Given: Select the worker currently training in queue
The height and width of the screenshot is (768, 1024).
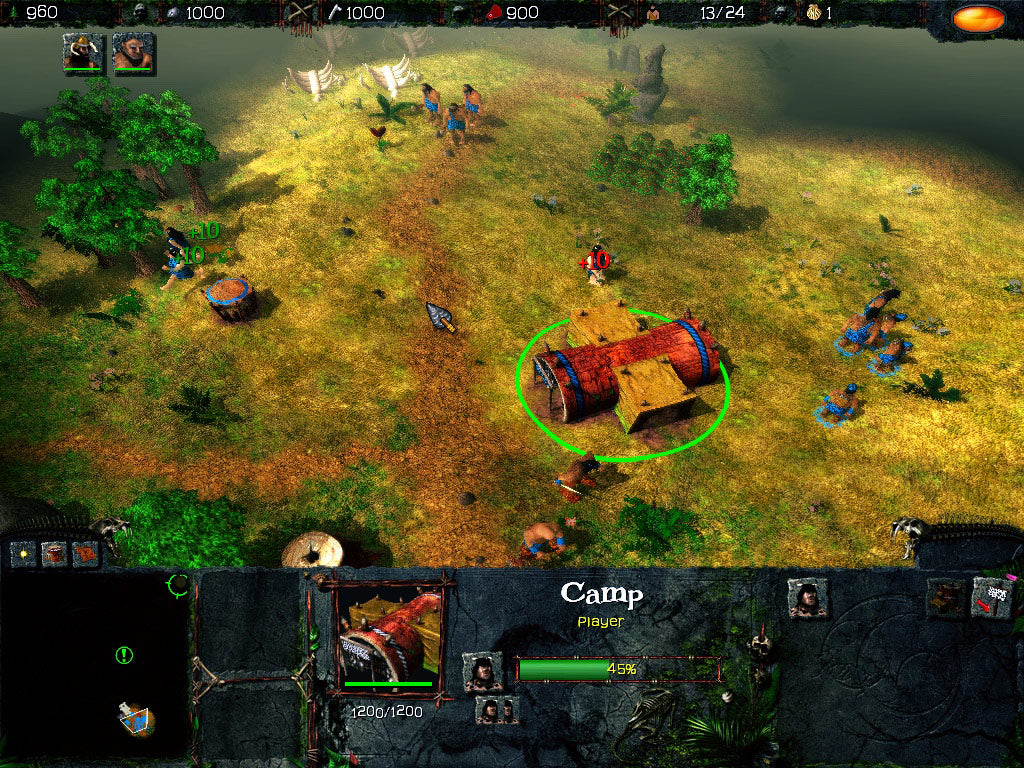Looking at the screenshot, I should [x=482, y=671].
